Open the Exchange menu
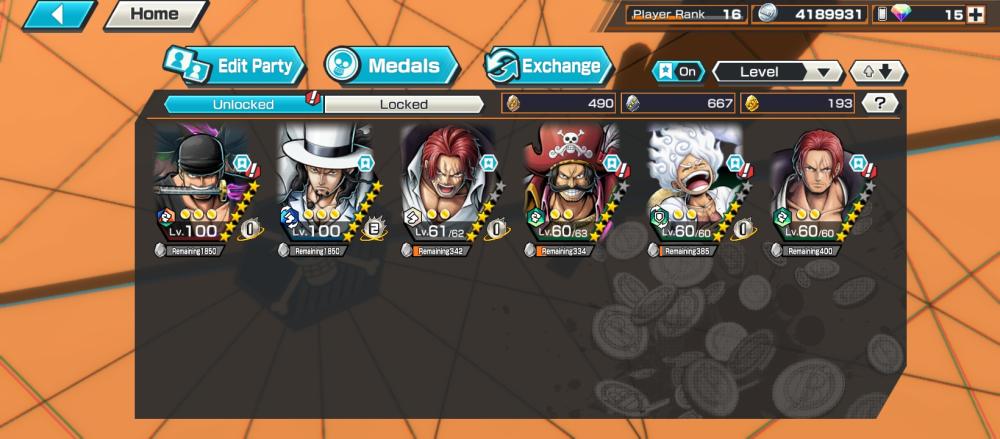The height and width of the screenshot is (439, 1000). point(548,67)
